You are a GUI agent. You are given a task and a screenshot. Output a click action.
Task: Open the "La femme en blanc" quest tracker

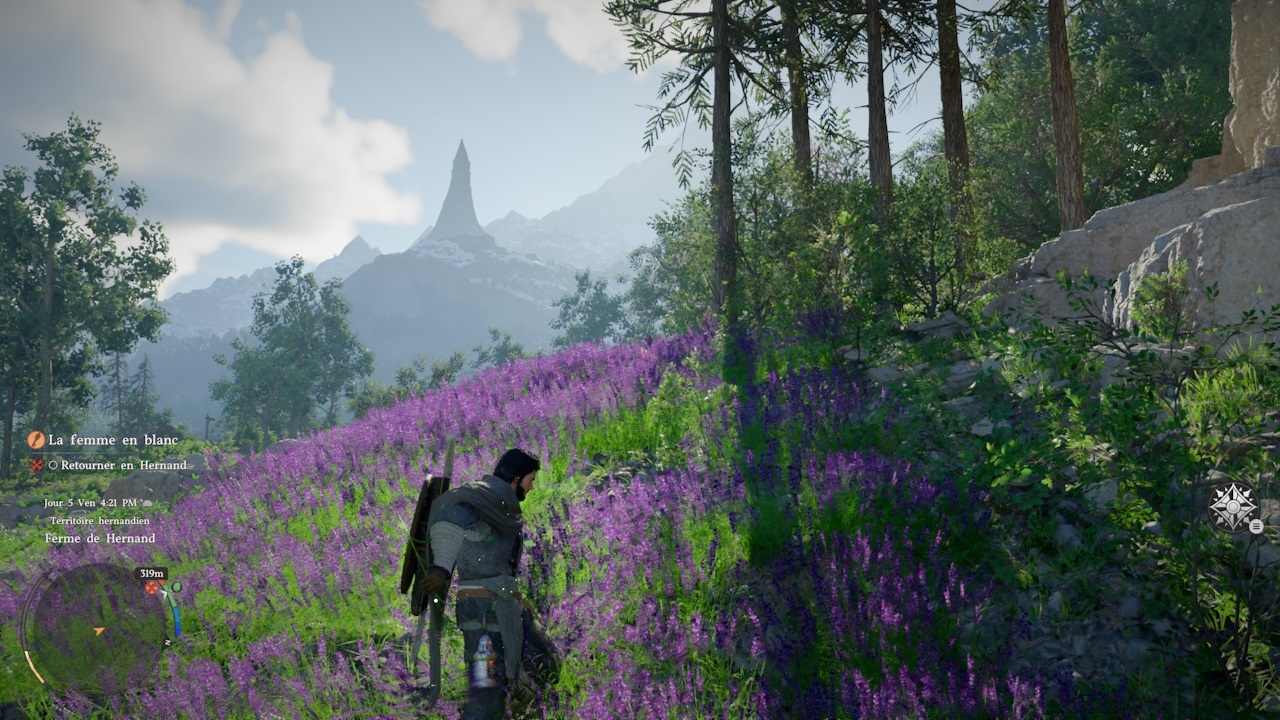pyautogui.click(x=112, y=440)
